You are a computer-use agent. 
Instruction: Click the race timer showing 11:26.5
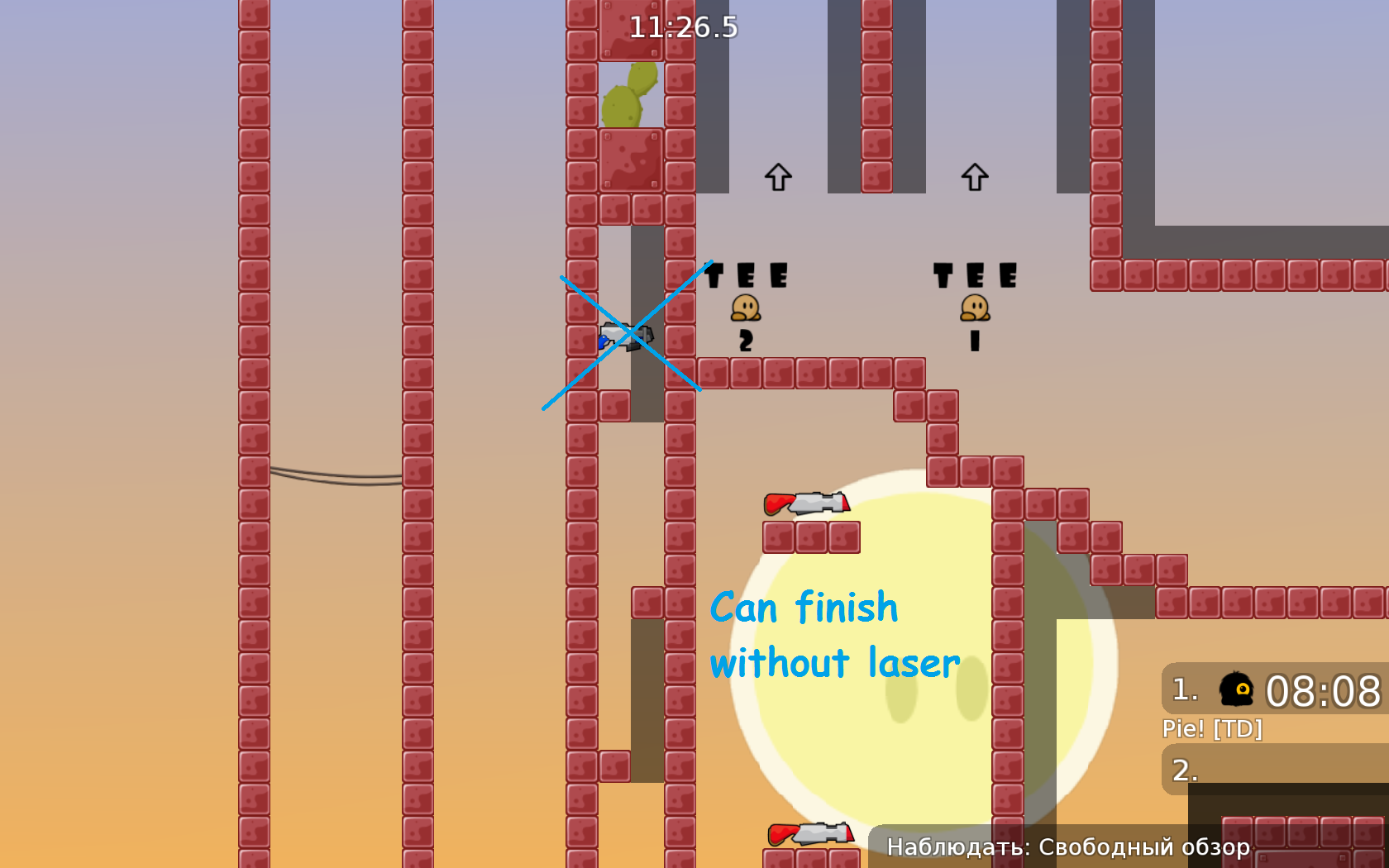point(683,27)
